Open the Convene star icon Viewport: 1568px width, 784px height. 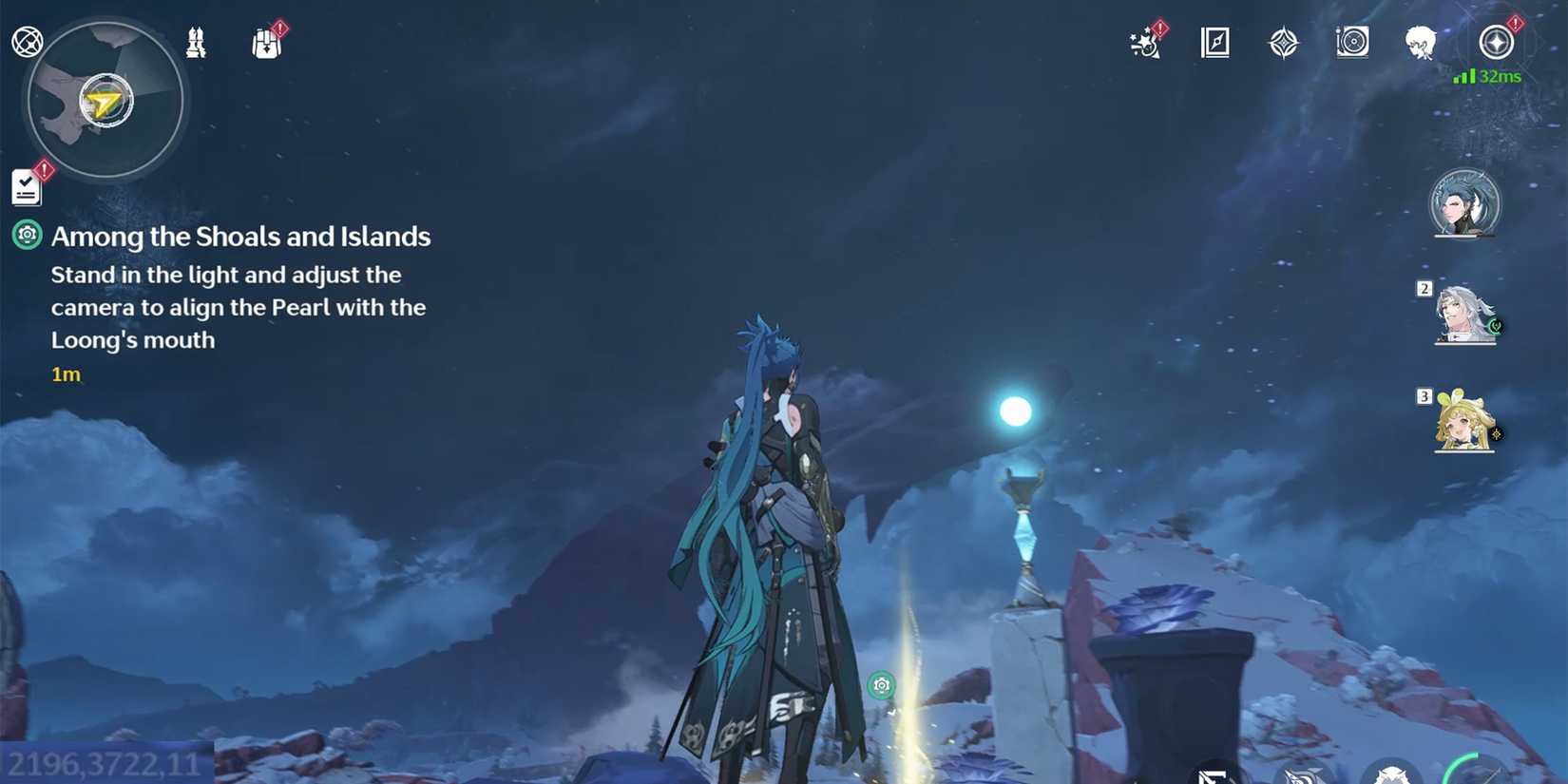tap(1284, 41)
